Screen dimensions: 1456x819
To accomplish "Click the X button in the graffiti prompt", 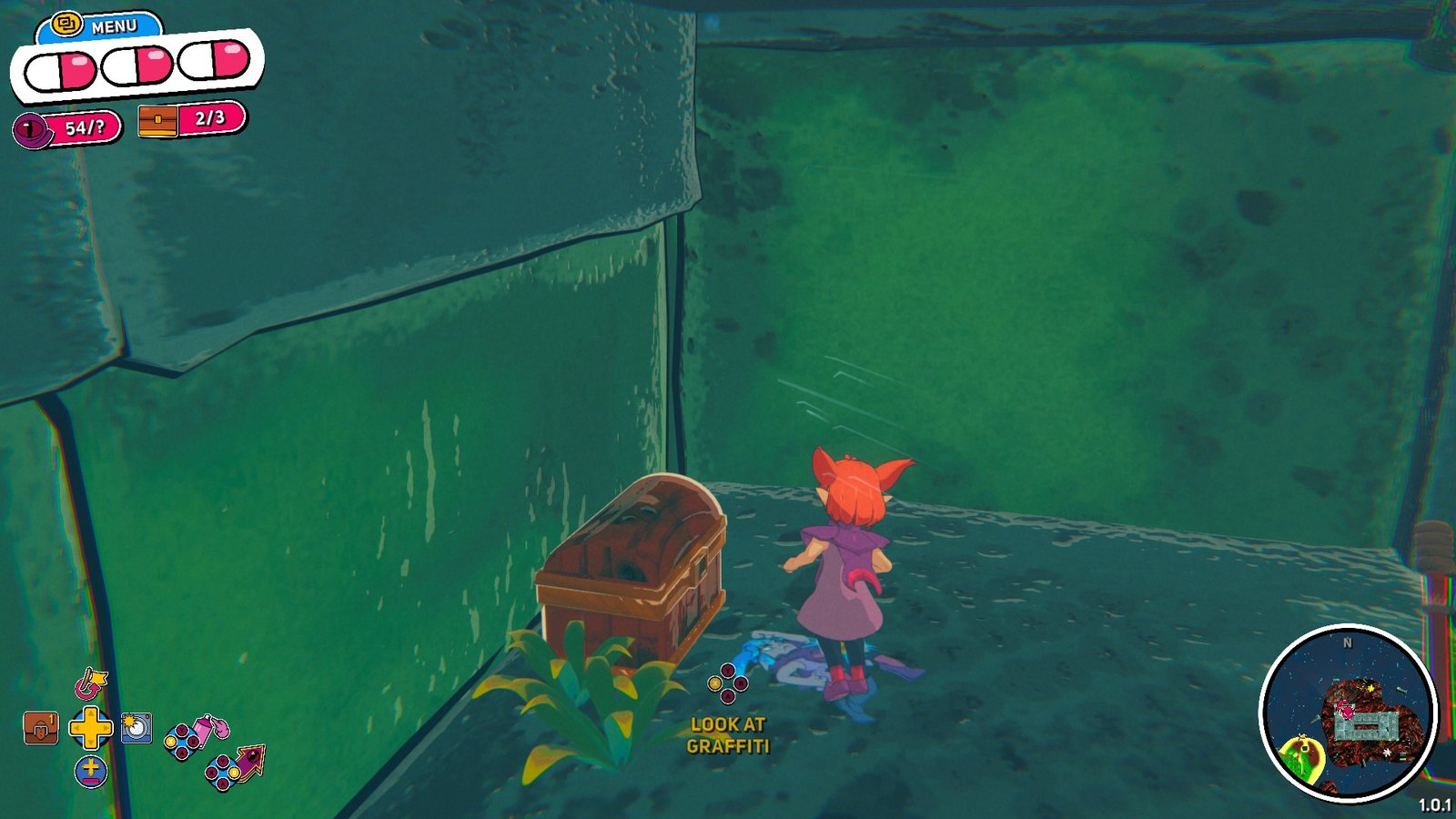I will tap(715, 683).
